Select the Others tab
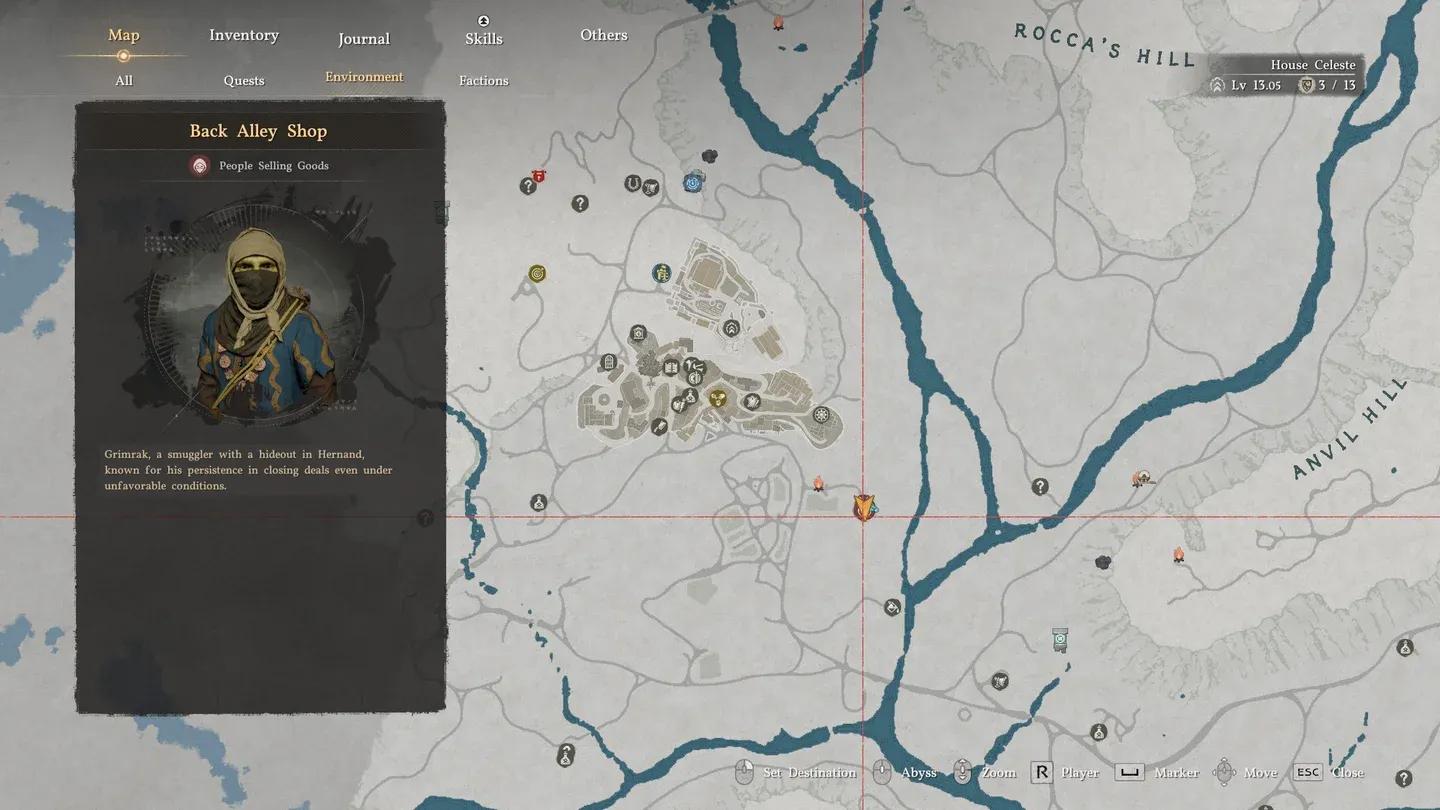 [x=604, y=35]
